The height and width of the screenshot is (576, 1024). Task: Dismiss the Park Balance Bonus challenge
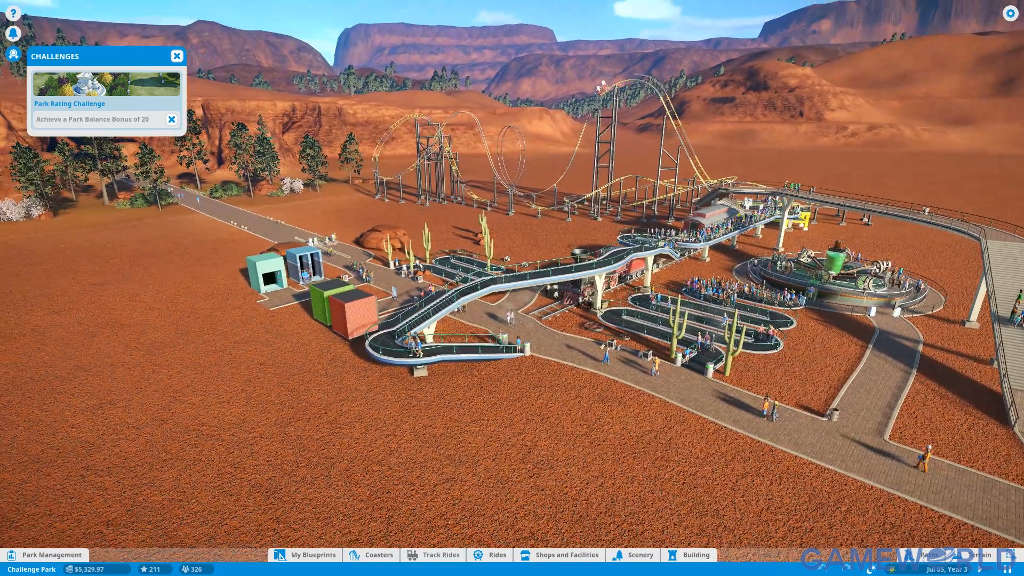[x=171, y=119]
